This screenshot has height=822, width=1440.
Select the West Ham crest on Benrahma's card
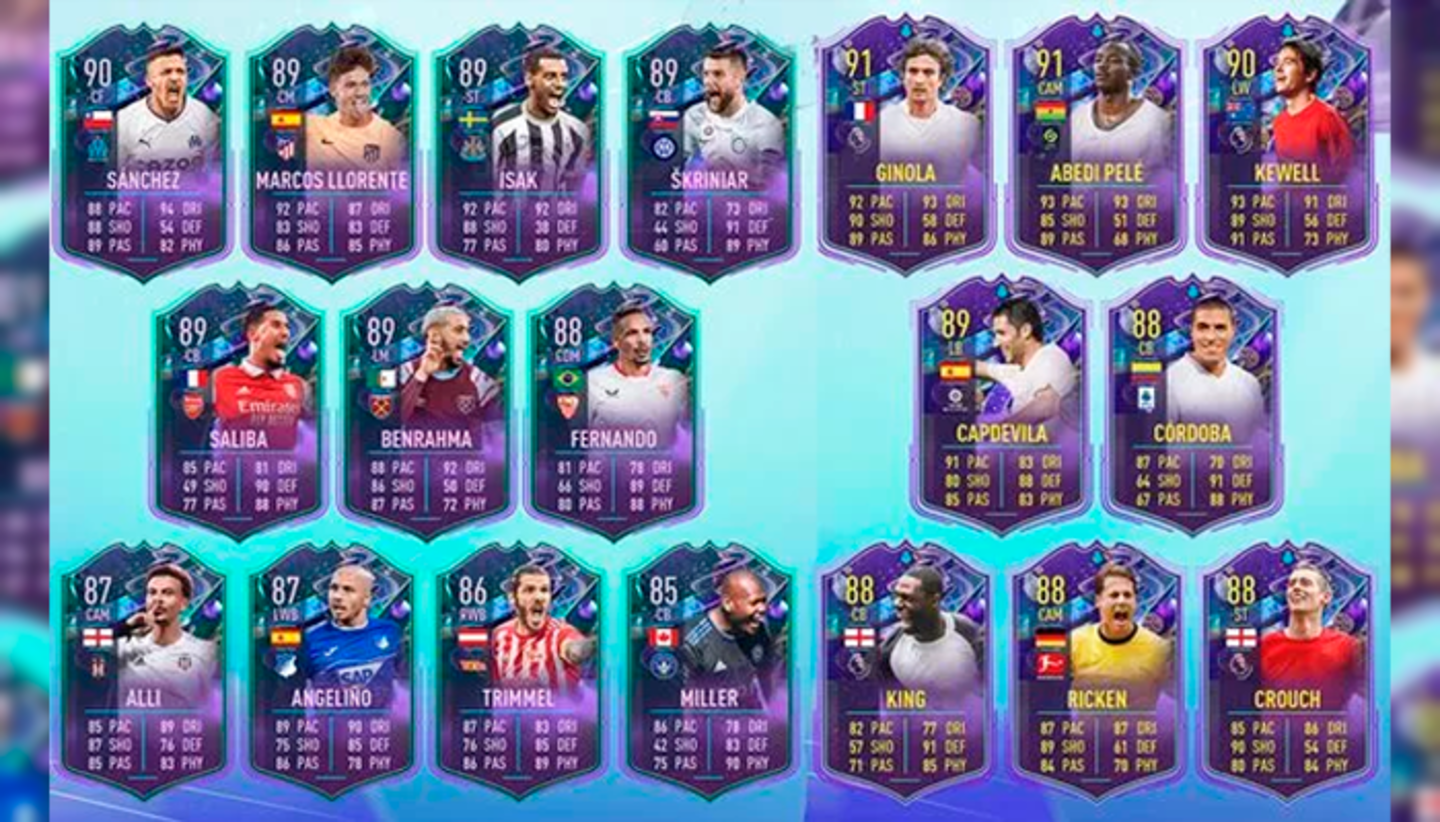click(x=380, y=405)
